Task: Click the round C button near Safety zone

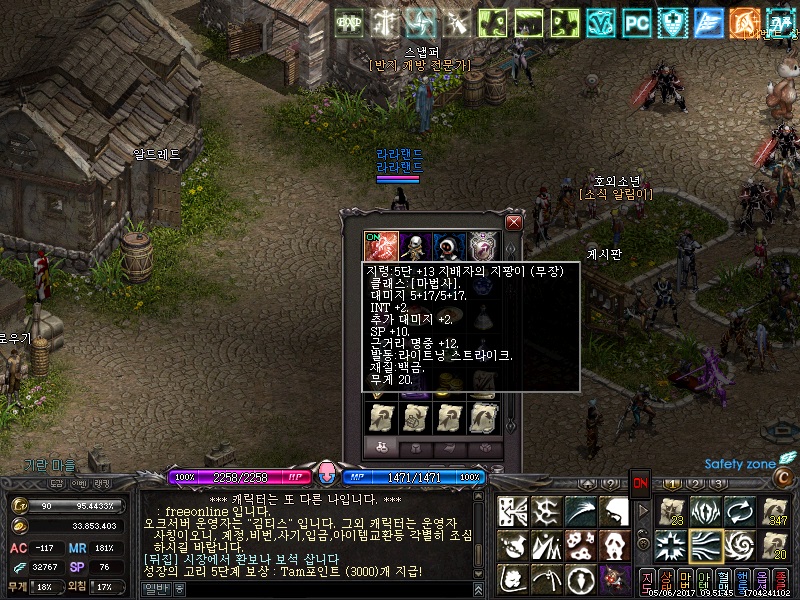Action: click(x=786, y=477)
